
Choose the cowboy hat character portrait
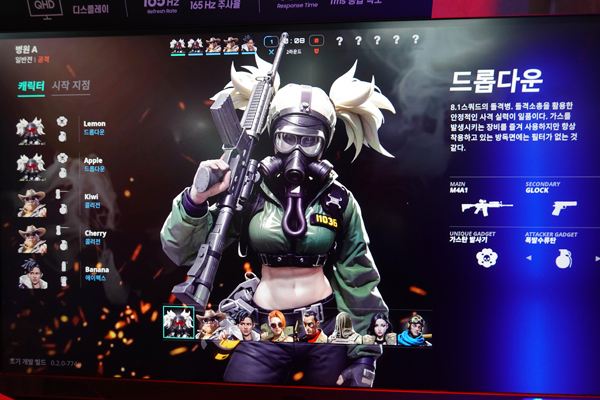(211, 324)
